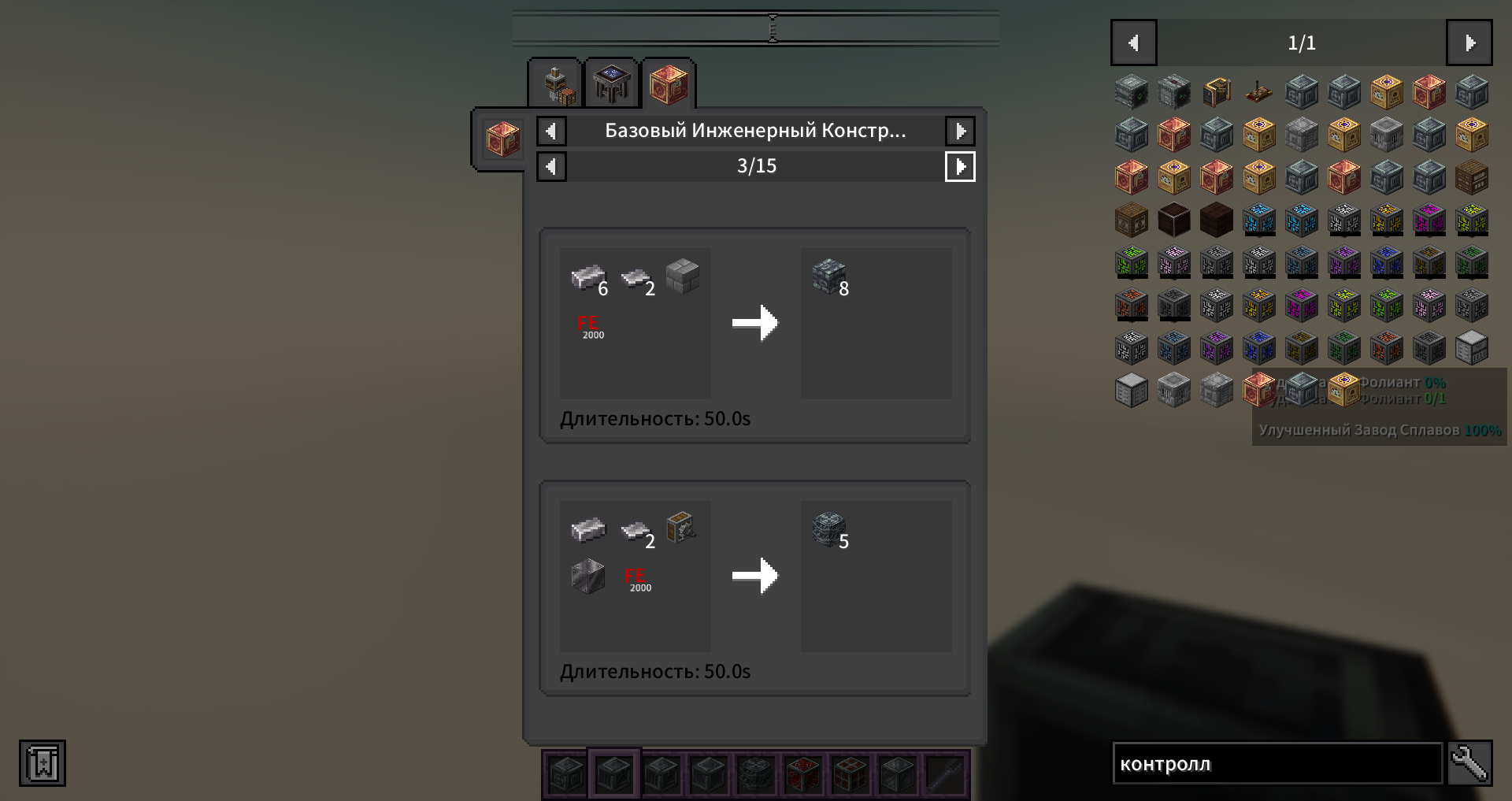Image resolution: width=1512 pixels, height=801 pixels.
Task: Click the red crate catalyst icon beside the title
Action: pos(502,139)
